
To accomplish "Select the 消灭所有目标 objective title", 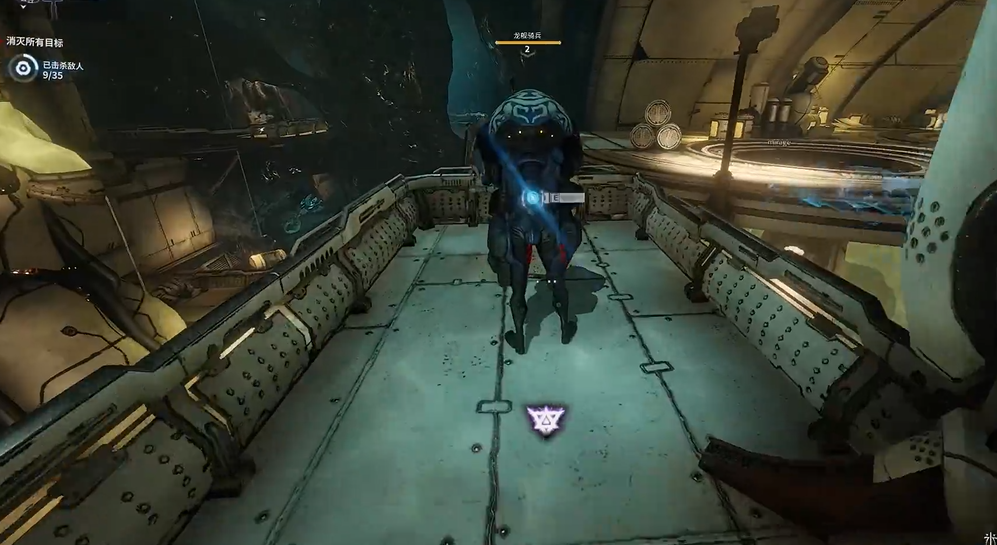I will coord(33,42).
